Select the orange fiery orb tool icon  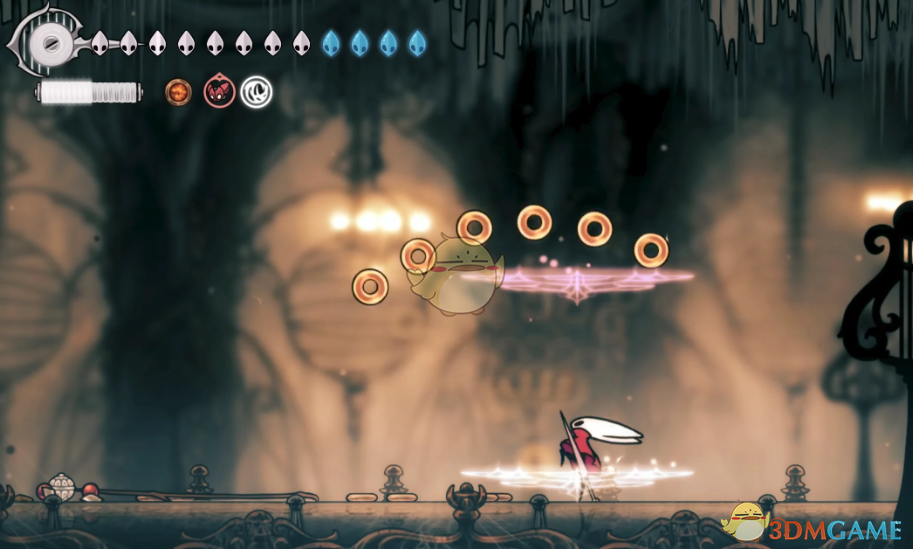click(x=178, y=92)
